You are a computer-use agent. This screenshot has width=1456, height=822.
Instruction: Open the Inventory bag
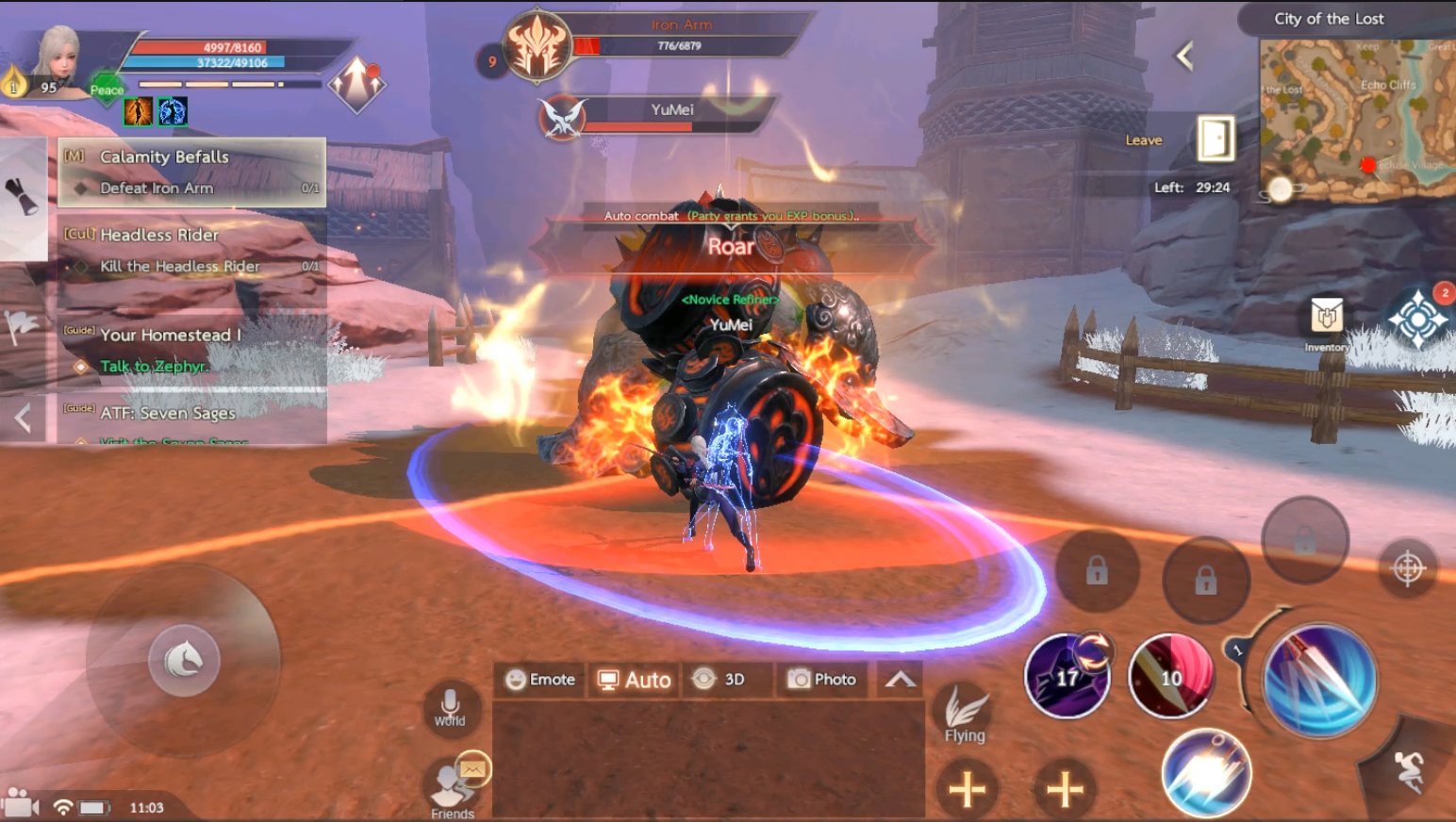click(x=1326, y=319)
